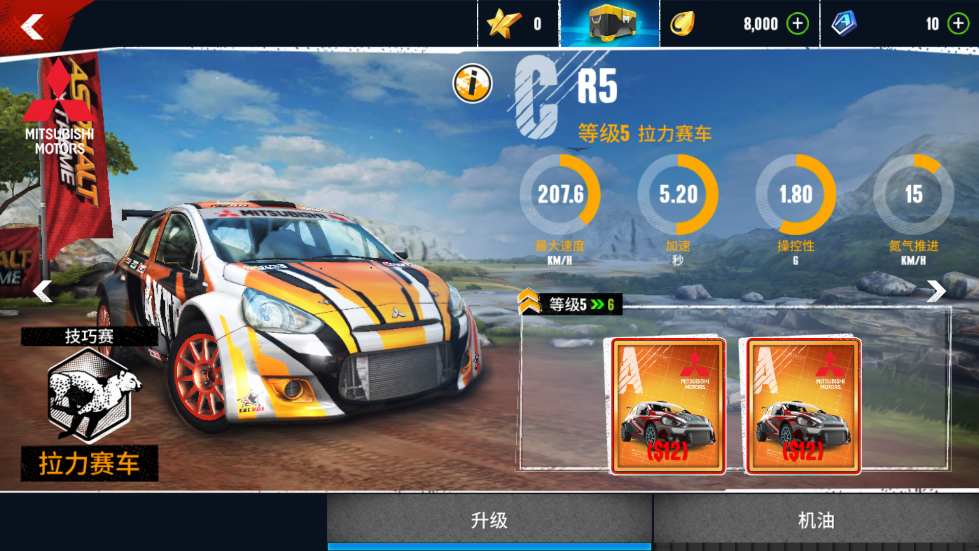Show car info with the orange i icon
Screen dimensions: 979x551
pyautogui.click(x=471, y=84)
